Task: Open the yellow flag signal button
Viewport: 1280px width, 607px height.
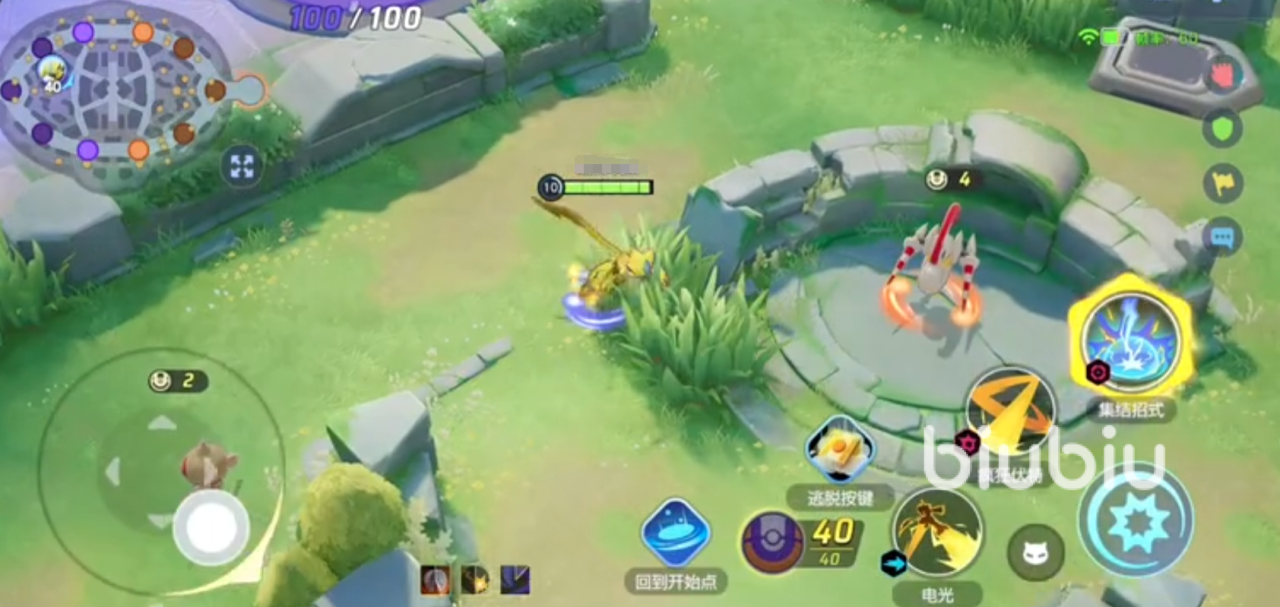Action: coord(1223,183)
